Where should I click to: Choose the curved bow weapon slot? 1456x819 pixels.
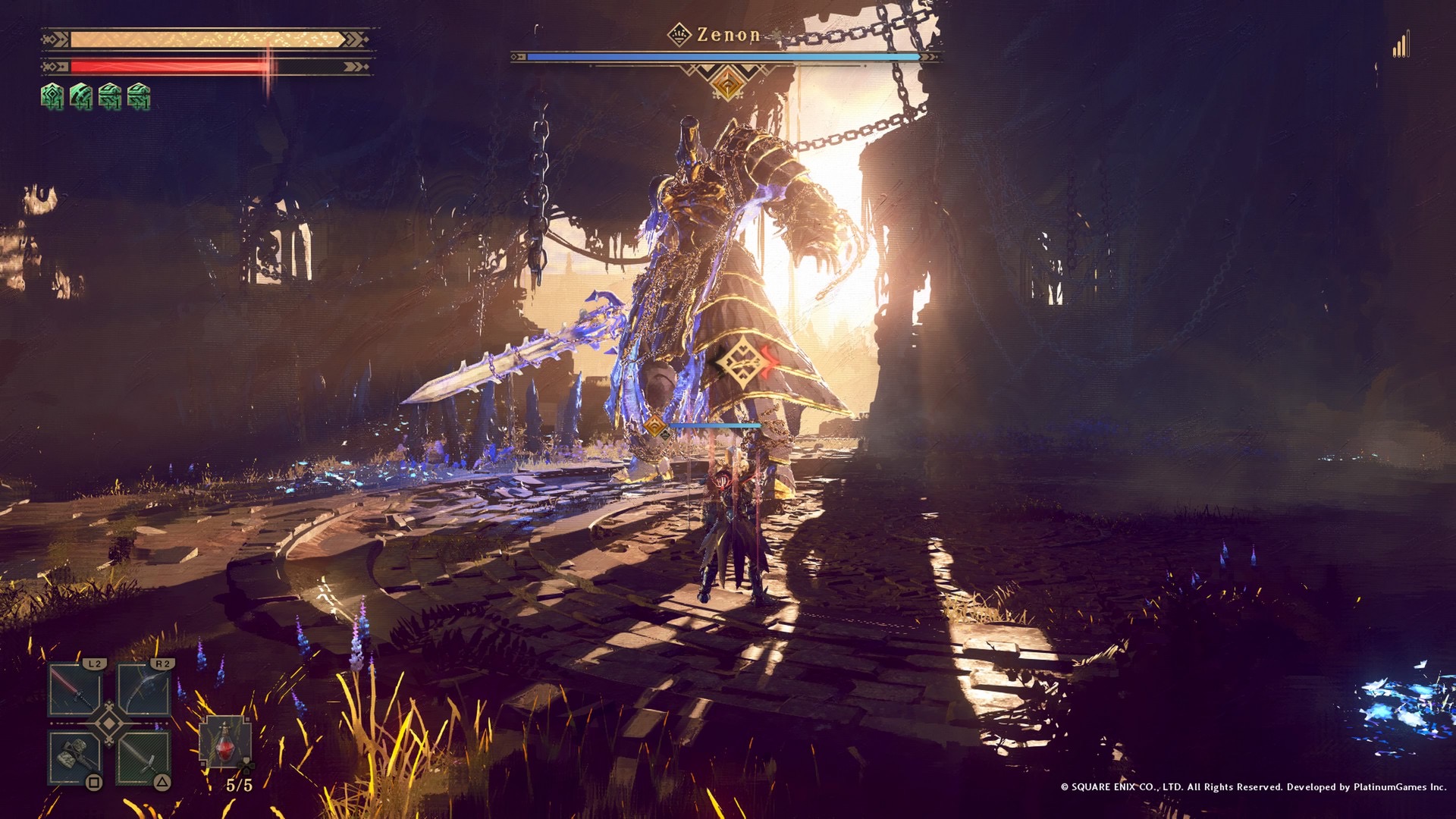pos(143,689)
